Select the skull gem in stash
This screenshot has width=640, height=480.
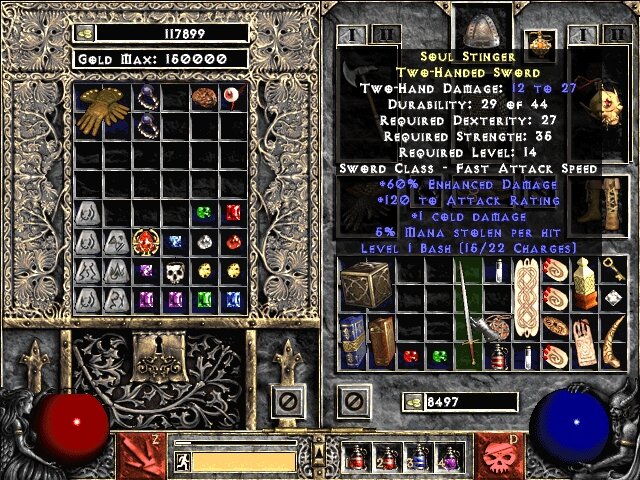(x=176, y=272)
